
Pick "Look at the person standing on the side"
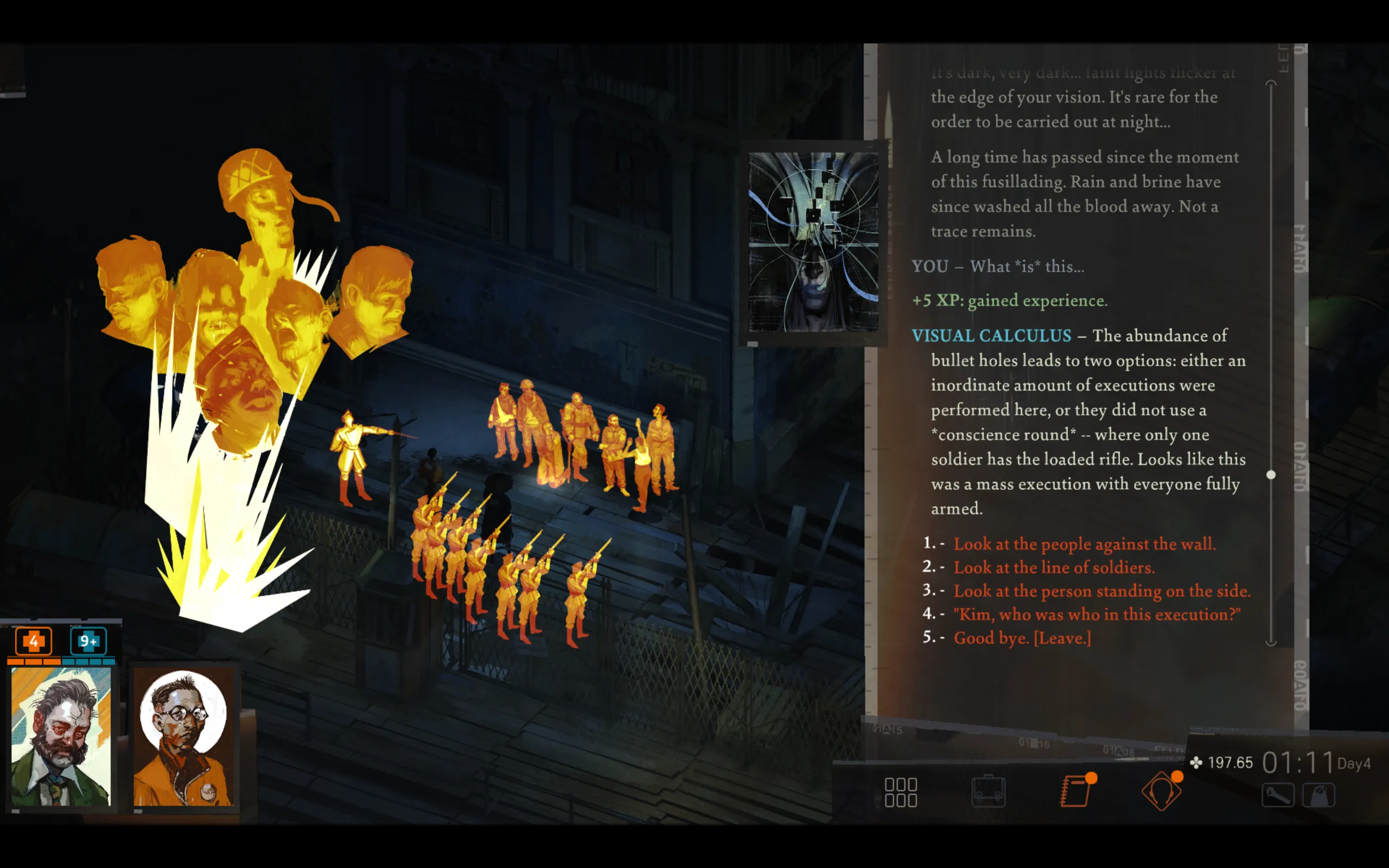coord(1101,591)
